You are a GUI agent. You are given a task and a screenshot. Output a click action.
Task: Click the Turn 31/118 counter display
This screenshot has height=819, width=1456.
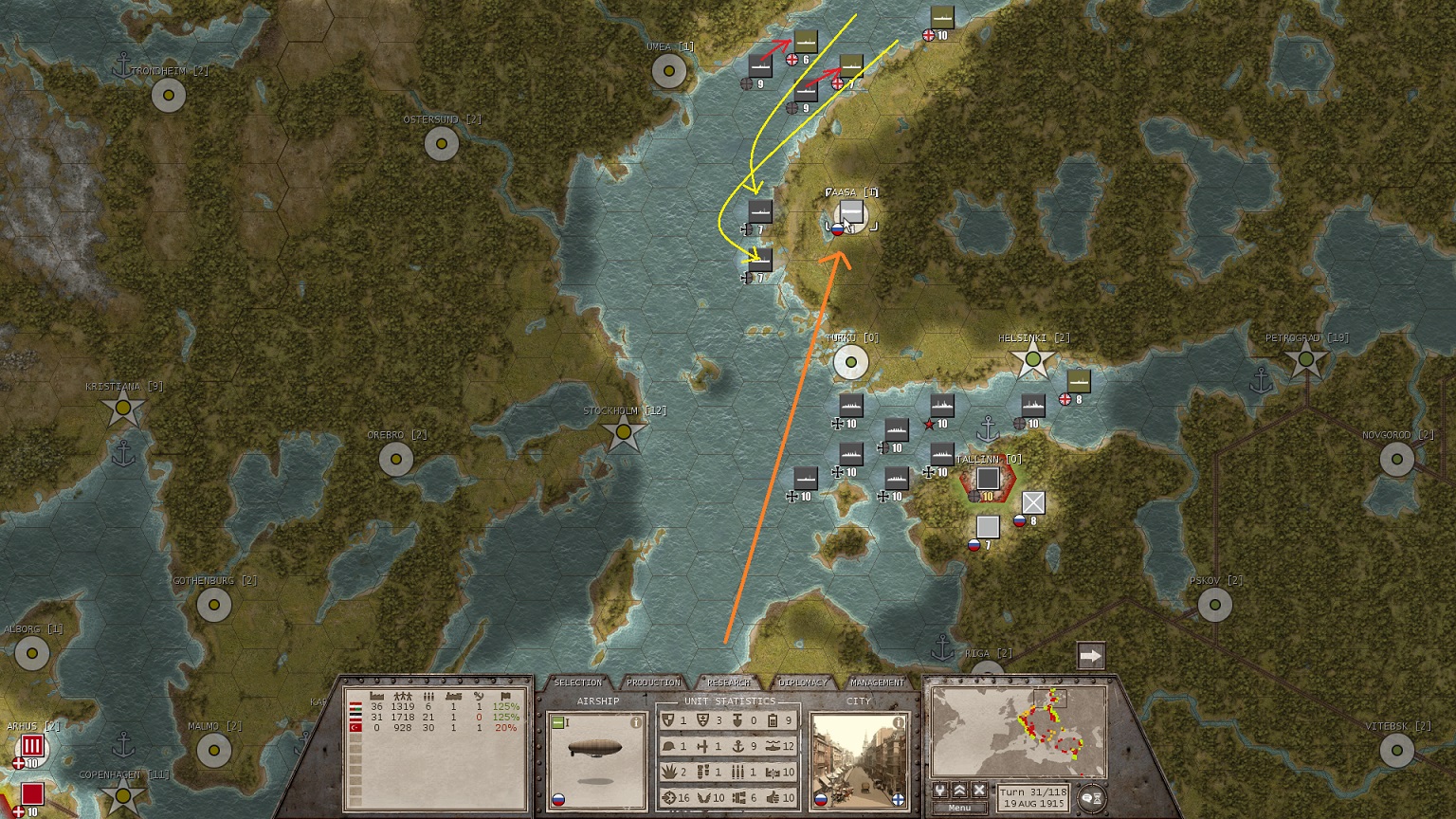[1034, 796]
